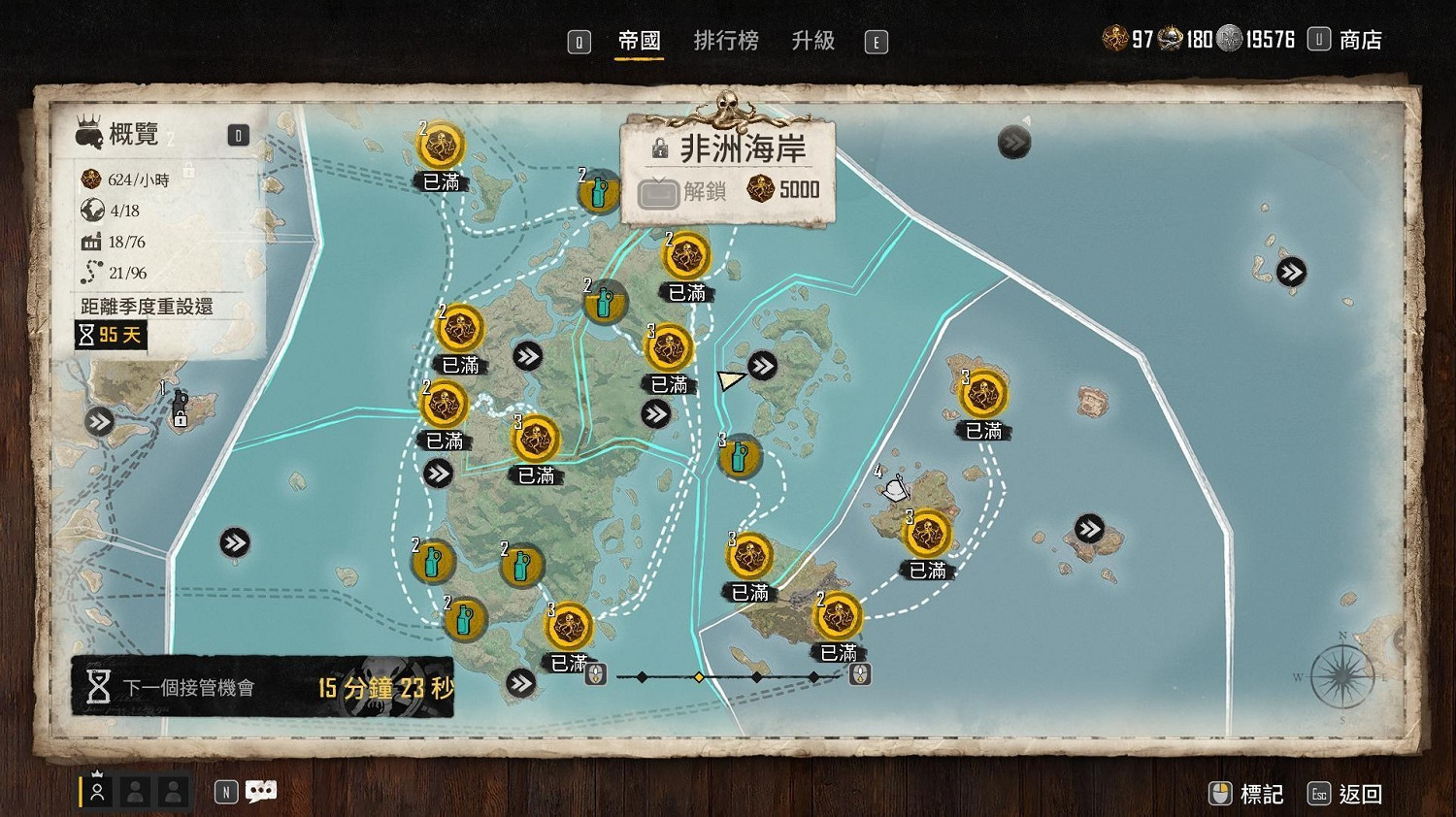Viewport: 1456px width, 817px height.
Task: Click the coin income icon showing 624/小時
Action: click(90, 179)
